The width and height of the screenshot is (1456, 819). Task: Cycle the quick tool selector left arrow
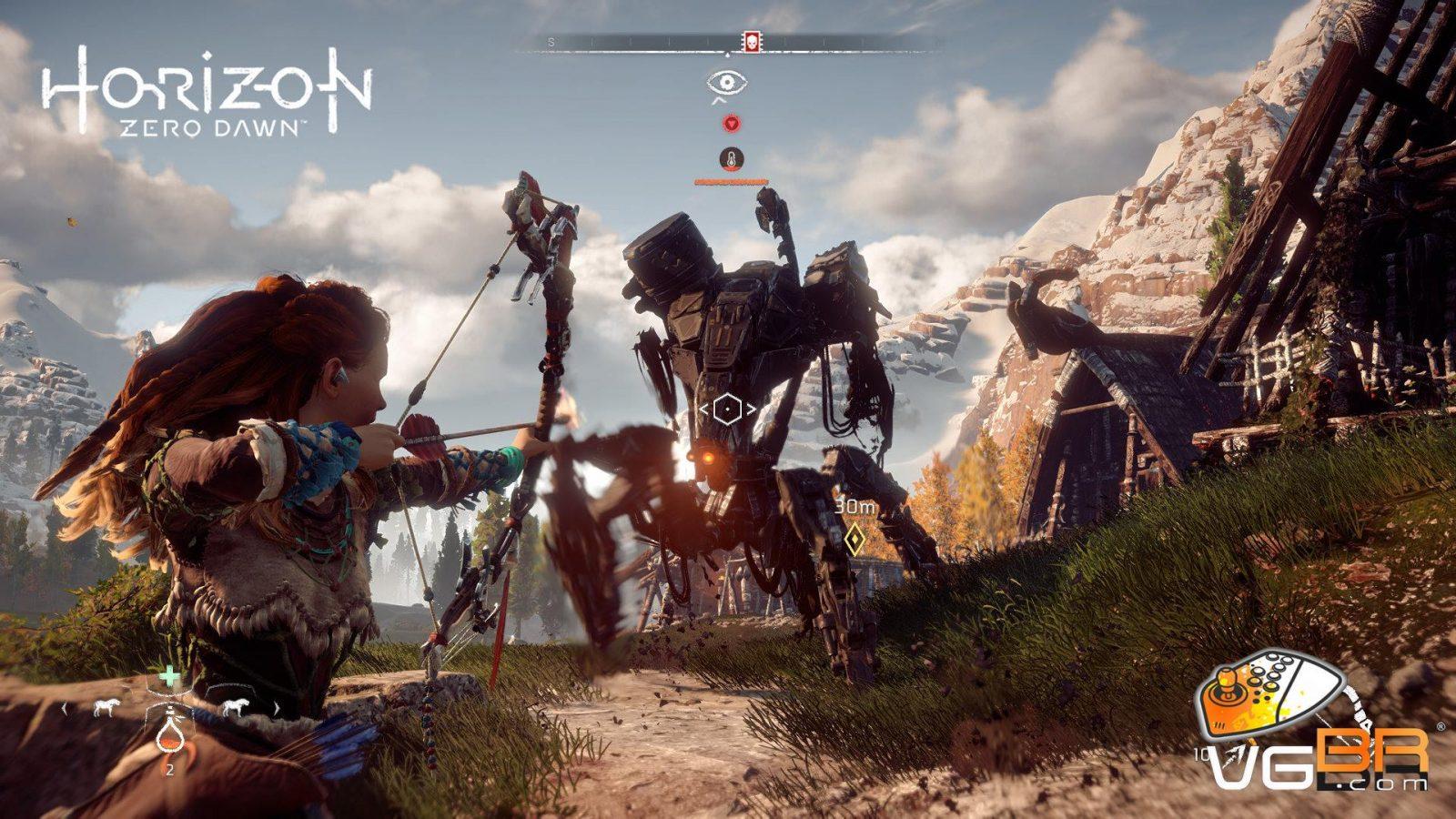click(64, 707)
